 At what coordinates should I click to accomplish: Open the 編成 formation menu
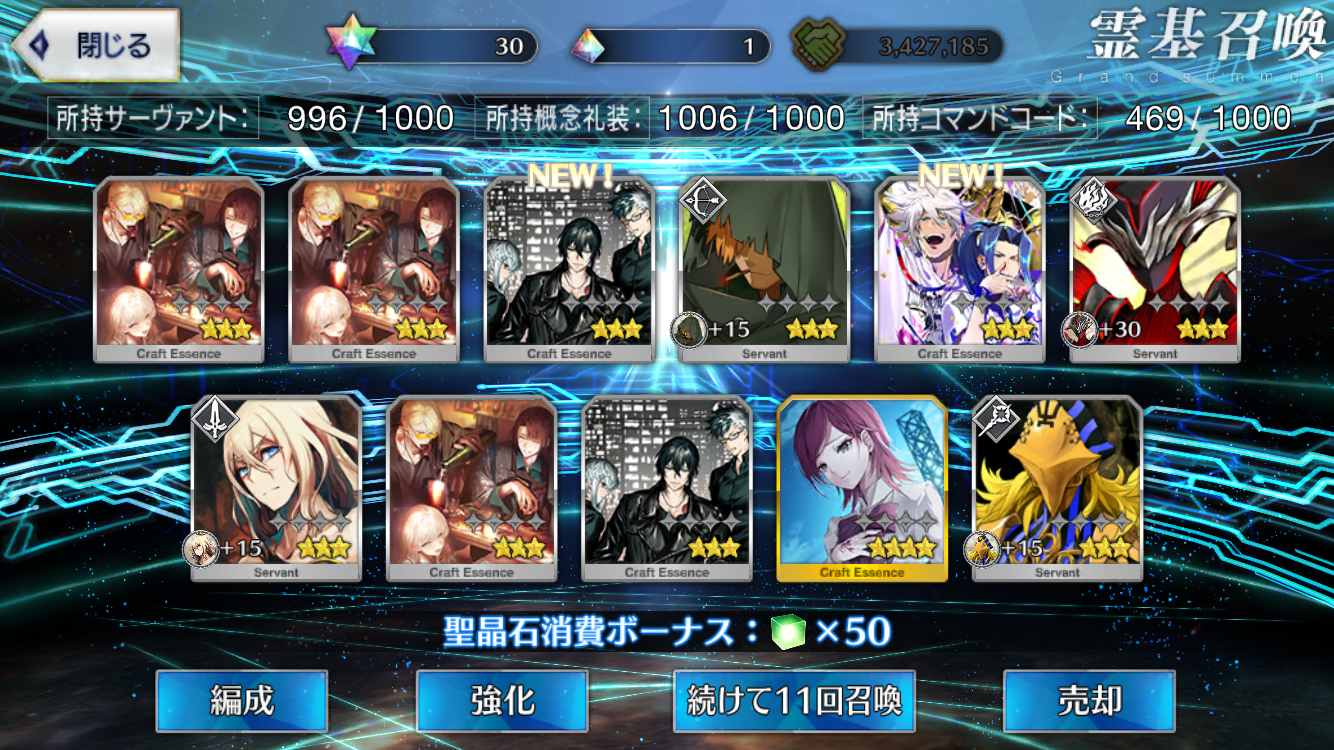[x=242, y=701]
